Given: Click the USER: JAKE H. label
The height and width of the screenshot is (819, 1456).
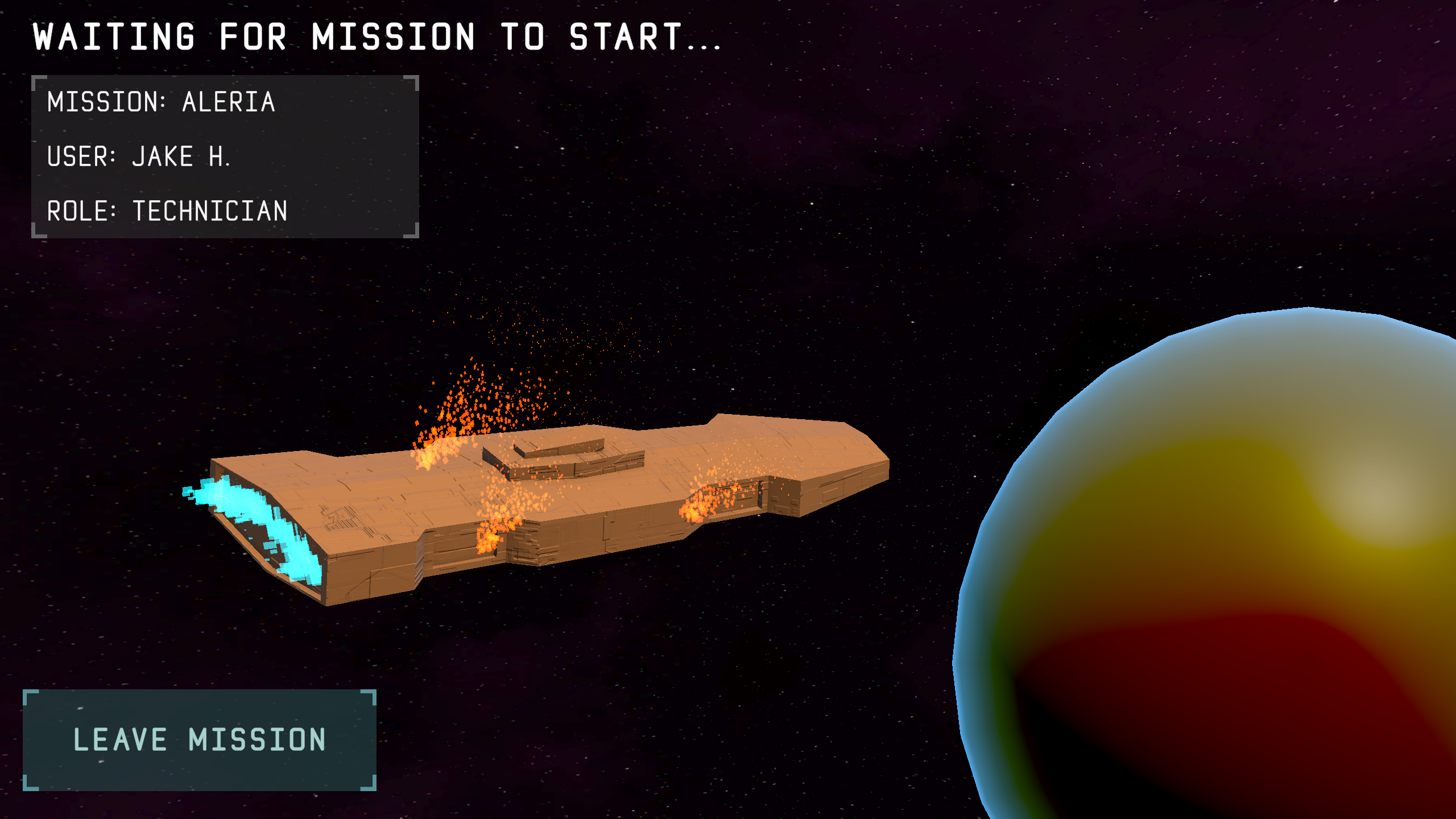Looking at the screenshot, I should tap(139, 155).
